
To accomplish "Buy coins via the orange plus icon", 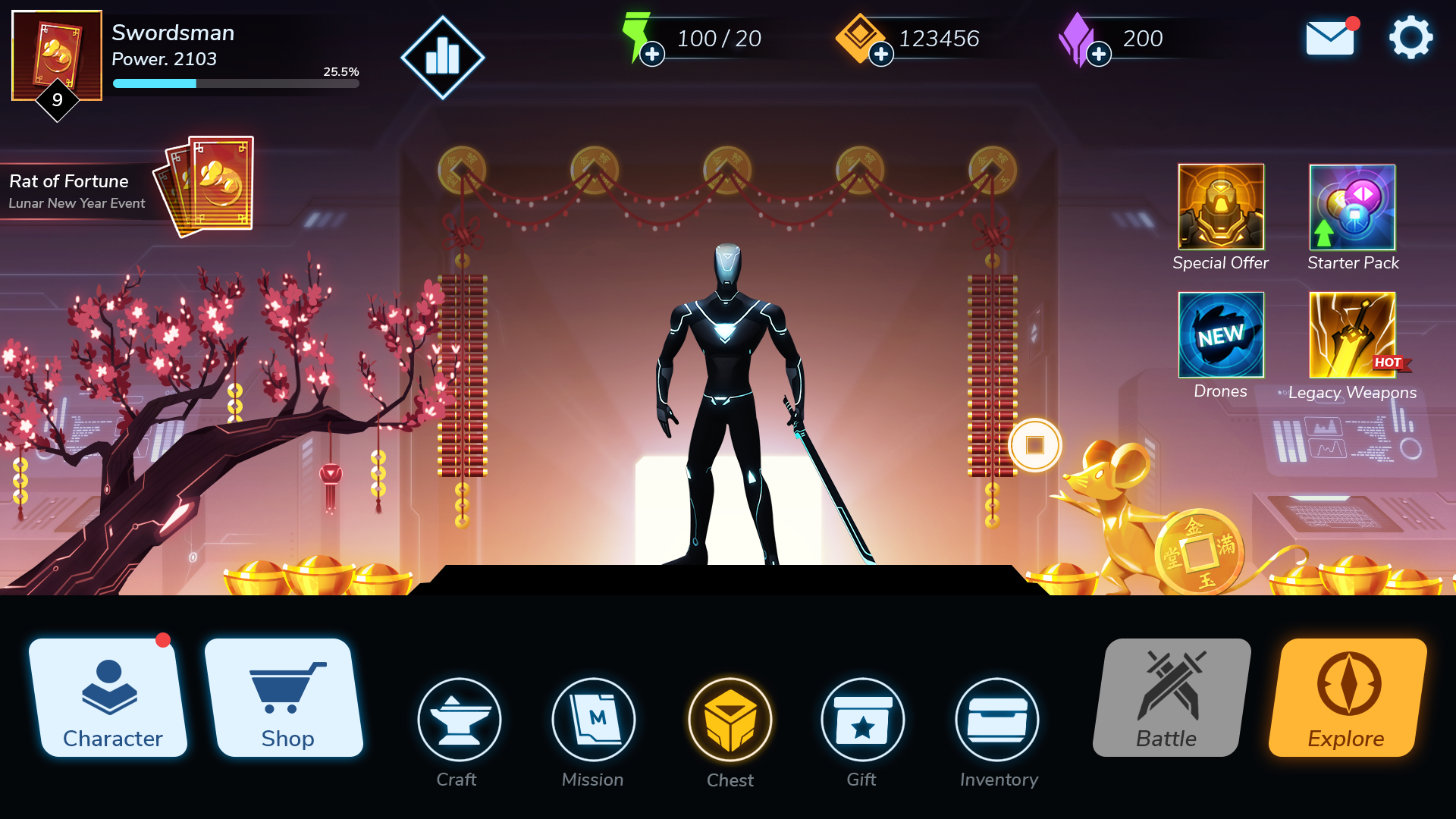I will 880,55.
